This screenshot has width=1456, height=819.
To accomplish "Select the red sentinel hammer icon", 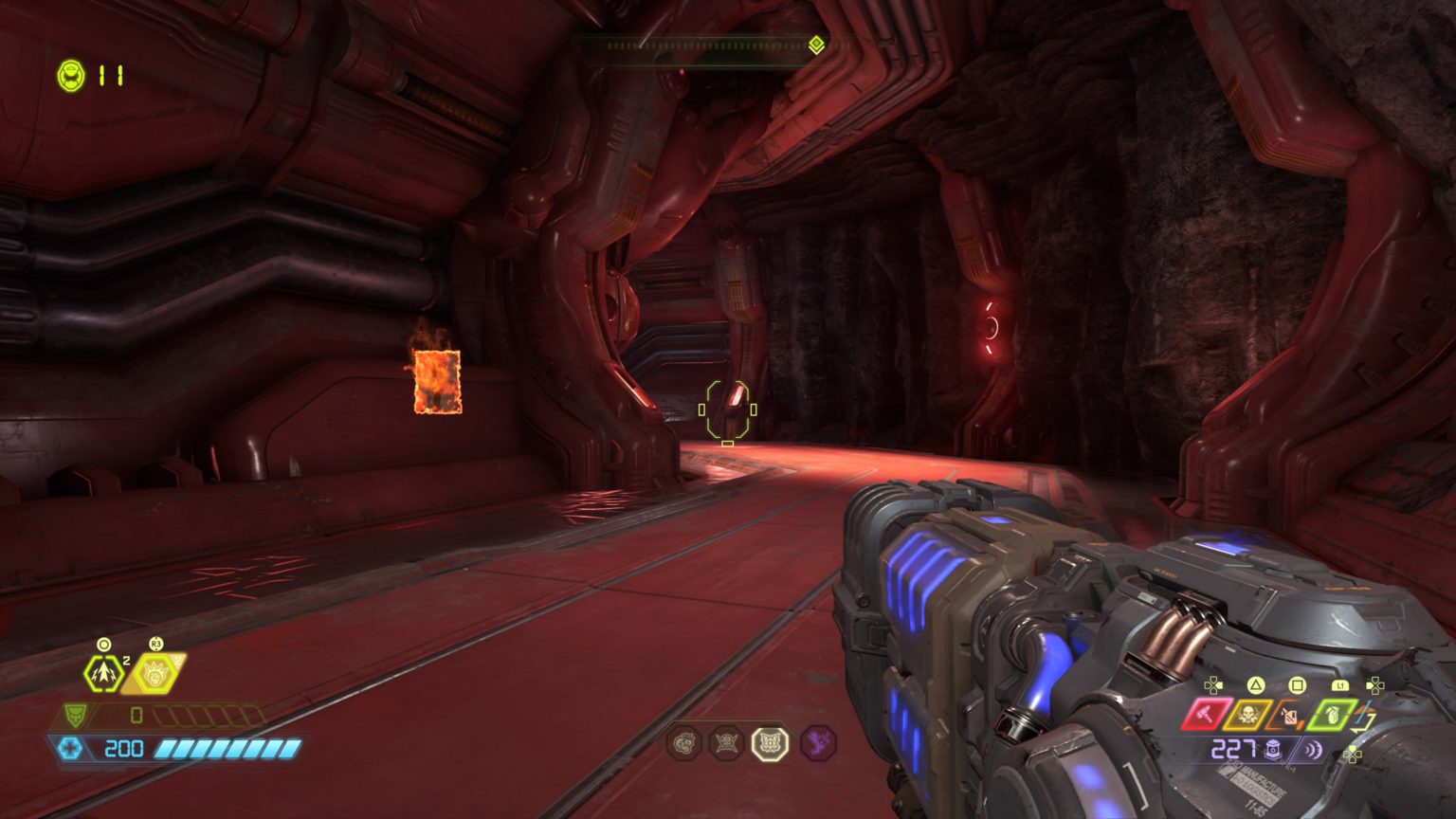I will [x=1204, y=714].
